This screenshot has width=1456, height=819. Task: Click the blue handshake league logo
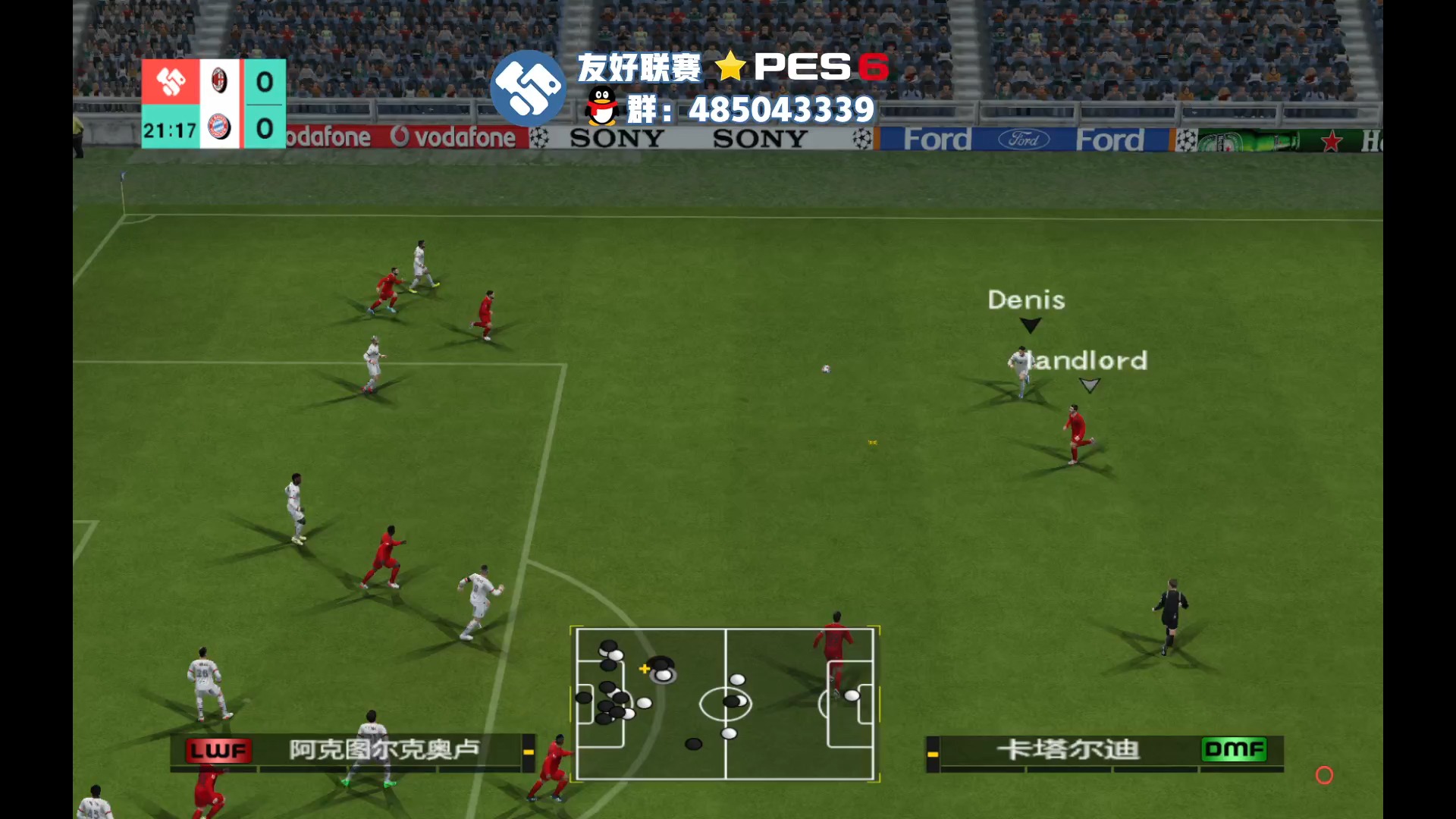point(528,89)
